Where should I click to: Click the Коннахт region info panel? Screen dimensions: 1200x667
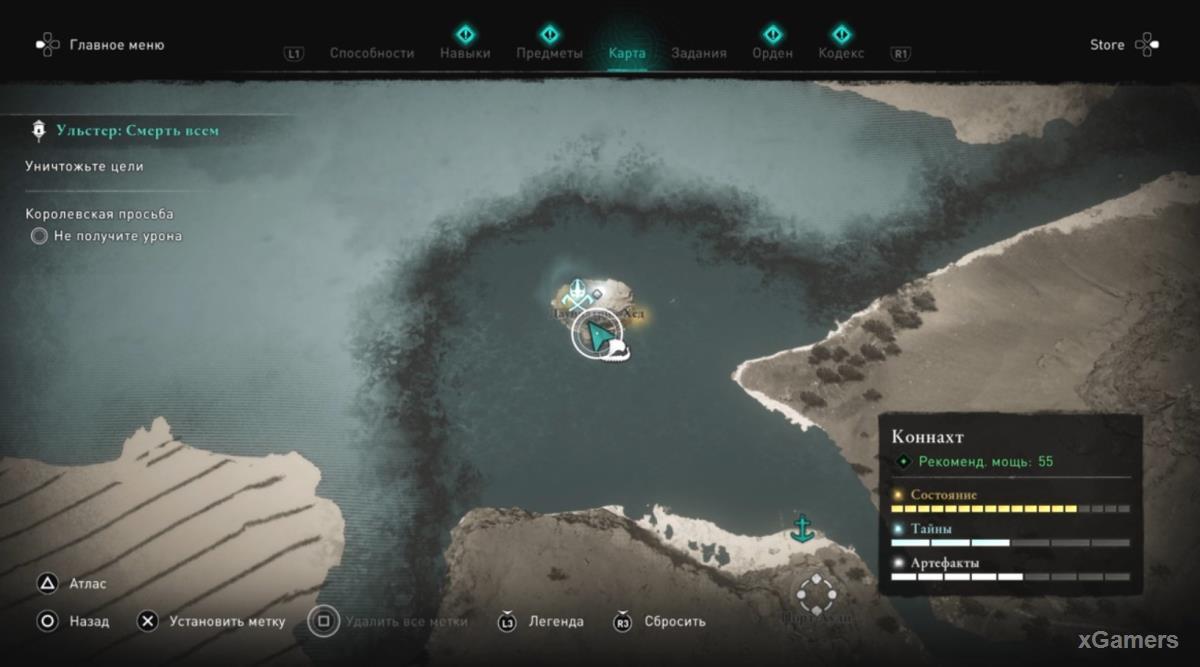(1010, 500)
